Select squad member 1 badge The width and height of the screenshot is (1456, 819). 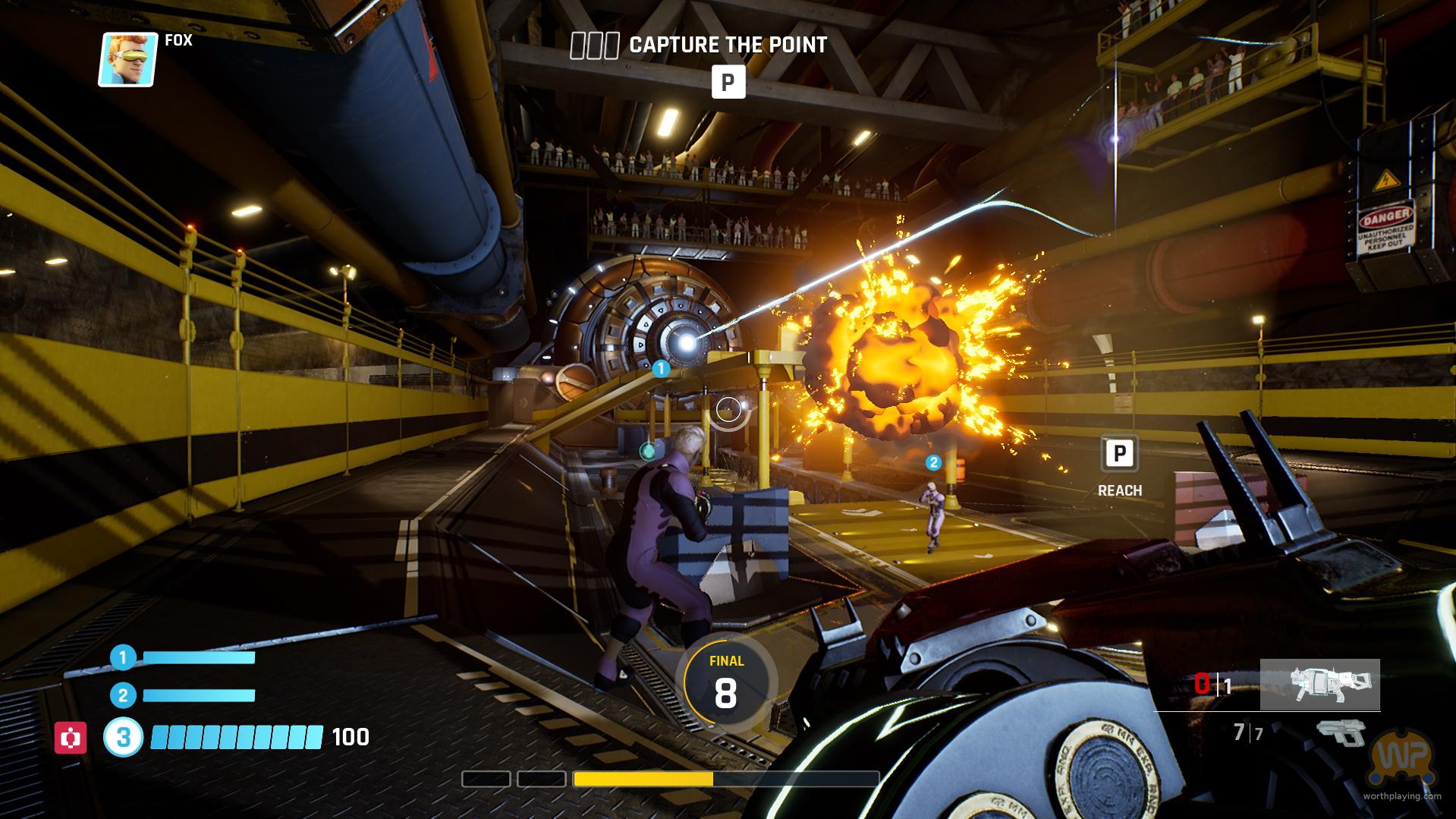pyautogui.click(x=123, y=657)
